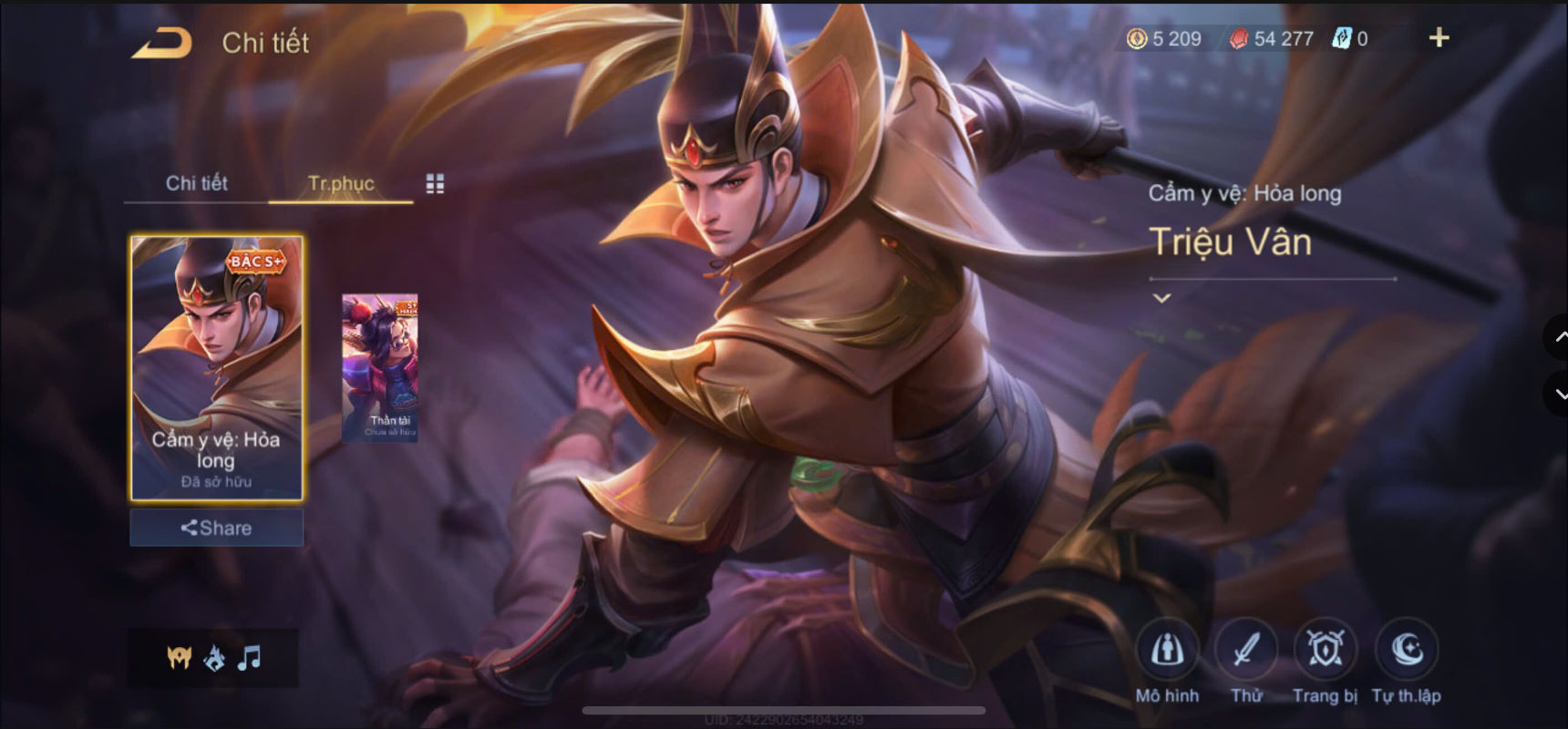Viewport: 1568px width, 729px height.
Task: Click the red gem currency icon
Action: click(1240, 38)
